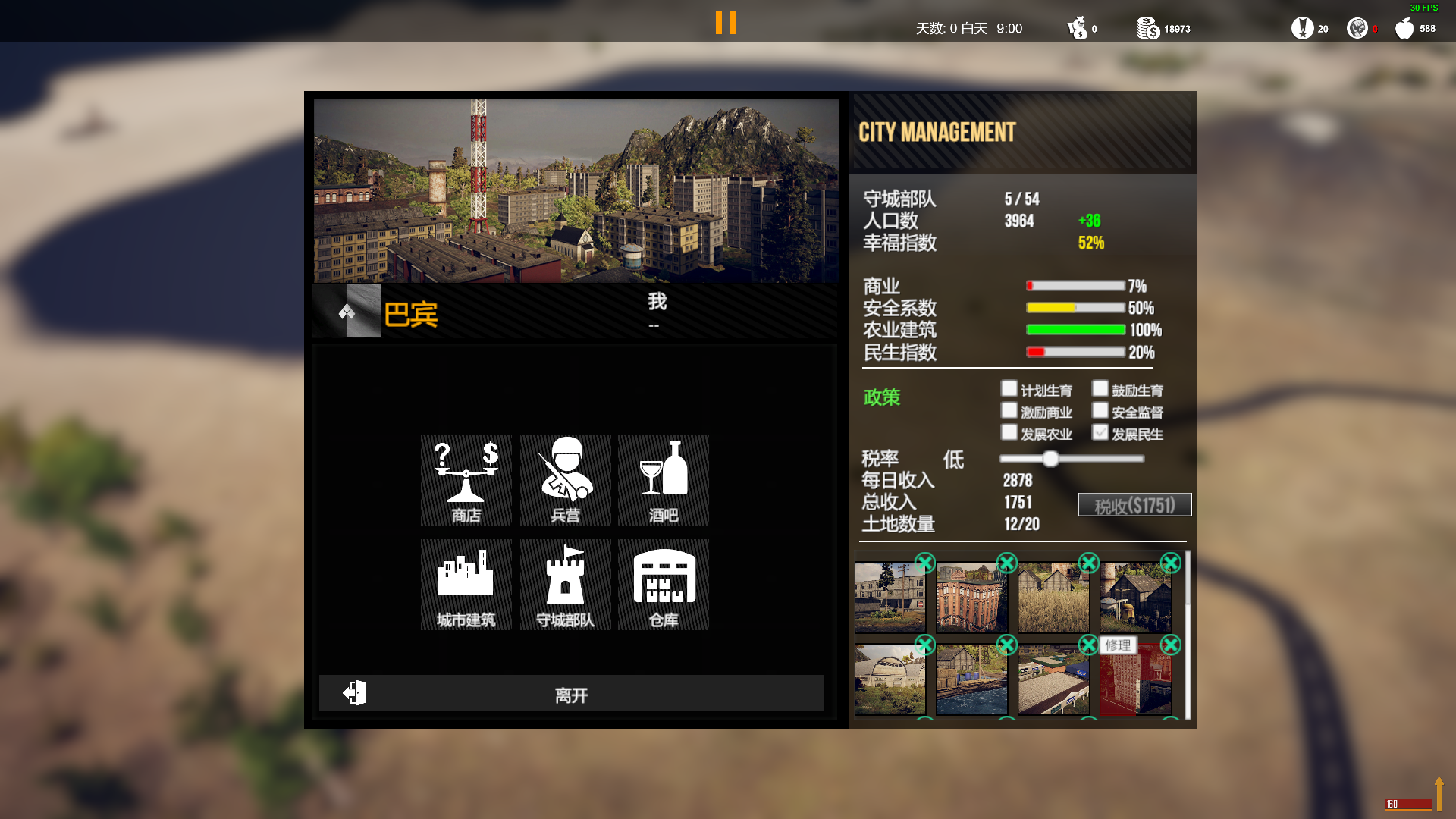
Task: Enable the 安全监督 policy
Action: pyautogui.click(x=1100, y=411)
